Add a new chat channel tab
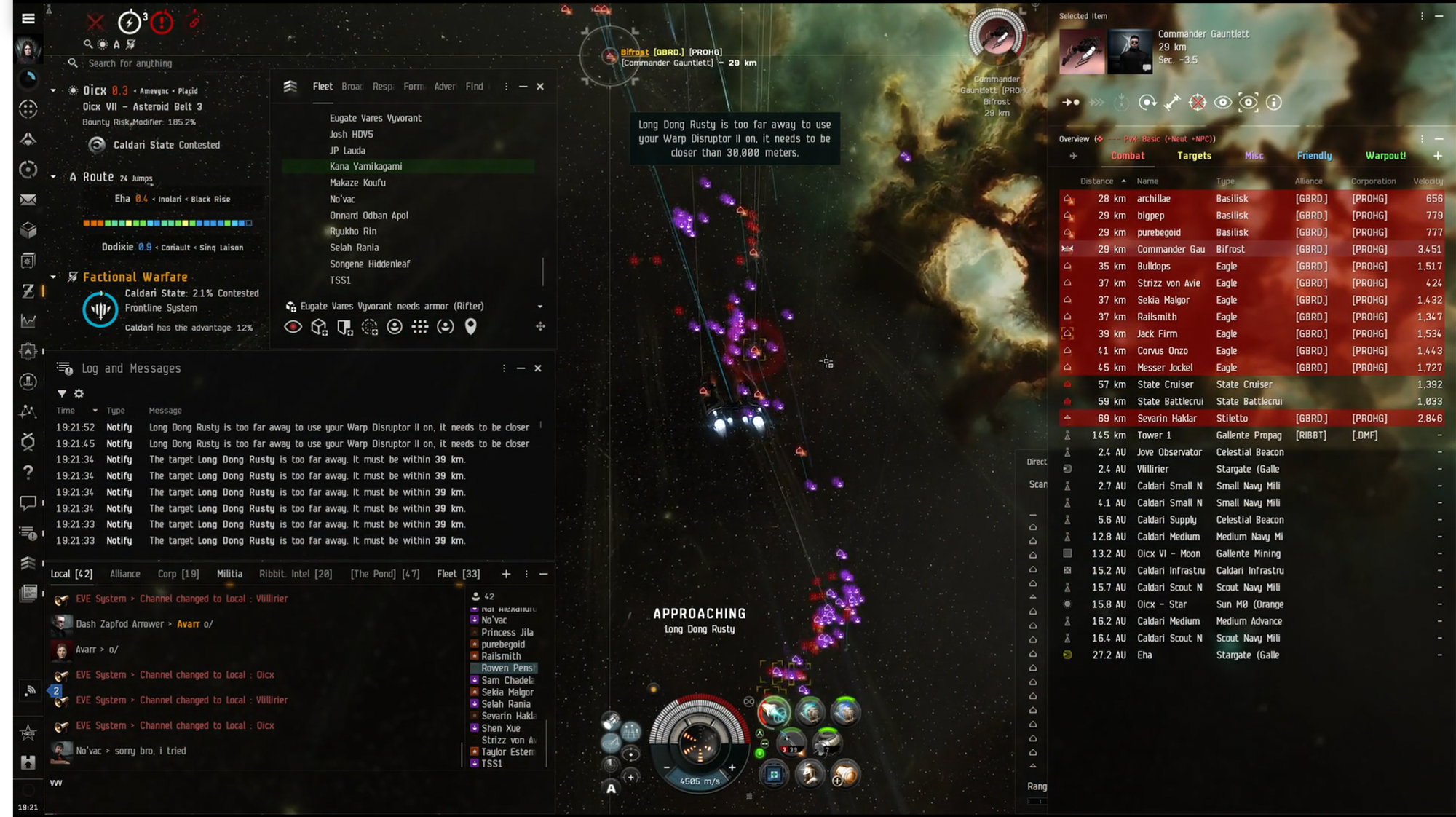Viewport: 1456px width, 817px height. [506, 574]
